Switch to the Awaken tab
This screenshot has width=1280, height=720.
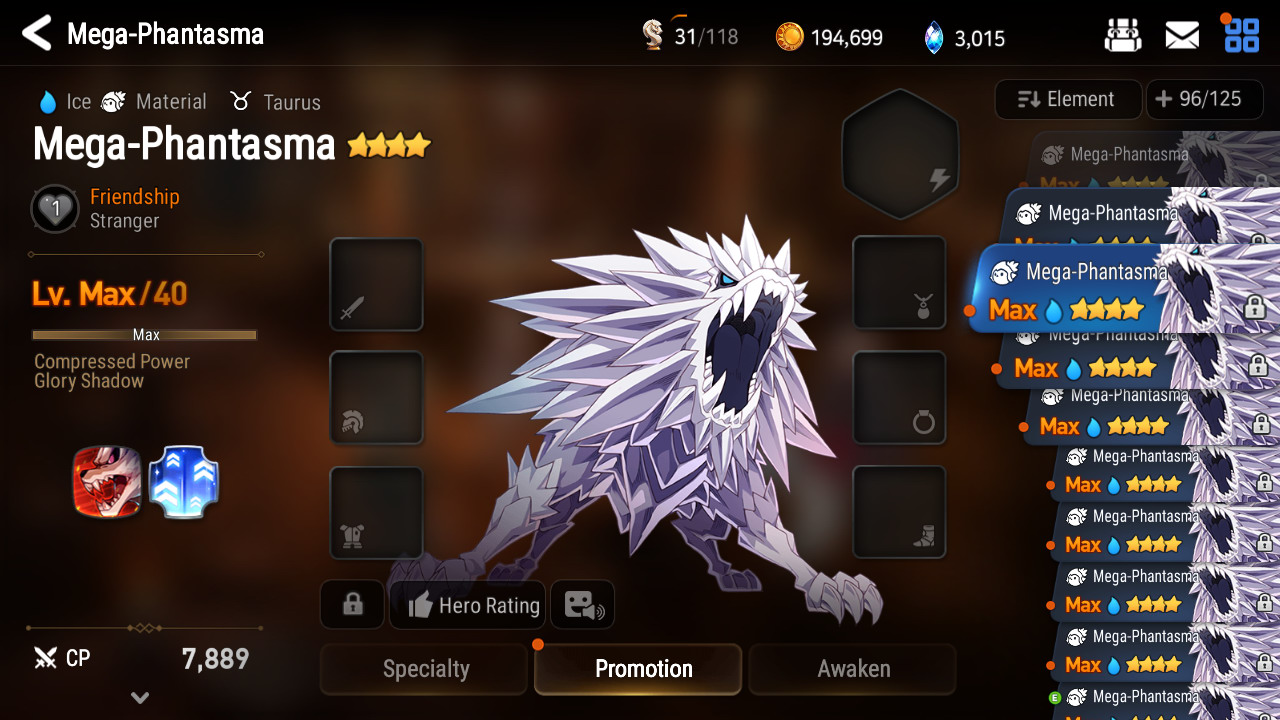pyautogui.click(x=853, y=669)
